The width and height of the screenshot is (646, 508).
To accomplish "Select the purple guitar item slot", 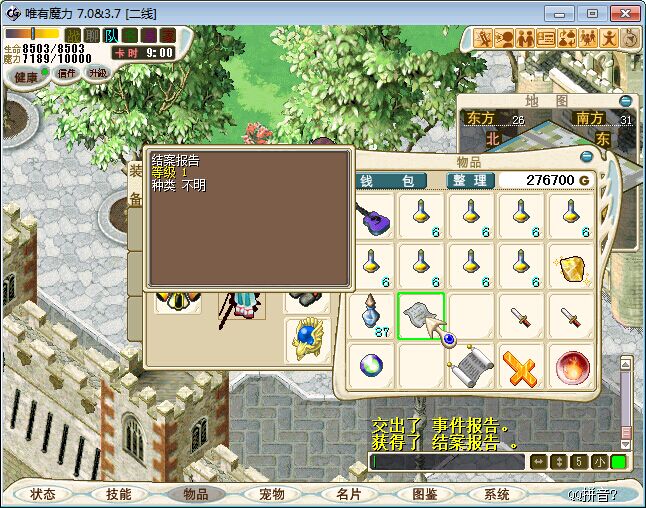I will pos(372,216).
